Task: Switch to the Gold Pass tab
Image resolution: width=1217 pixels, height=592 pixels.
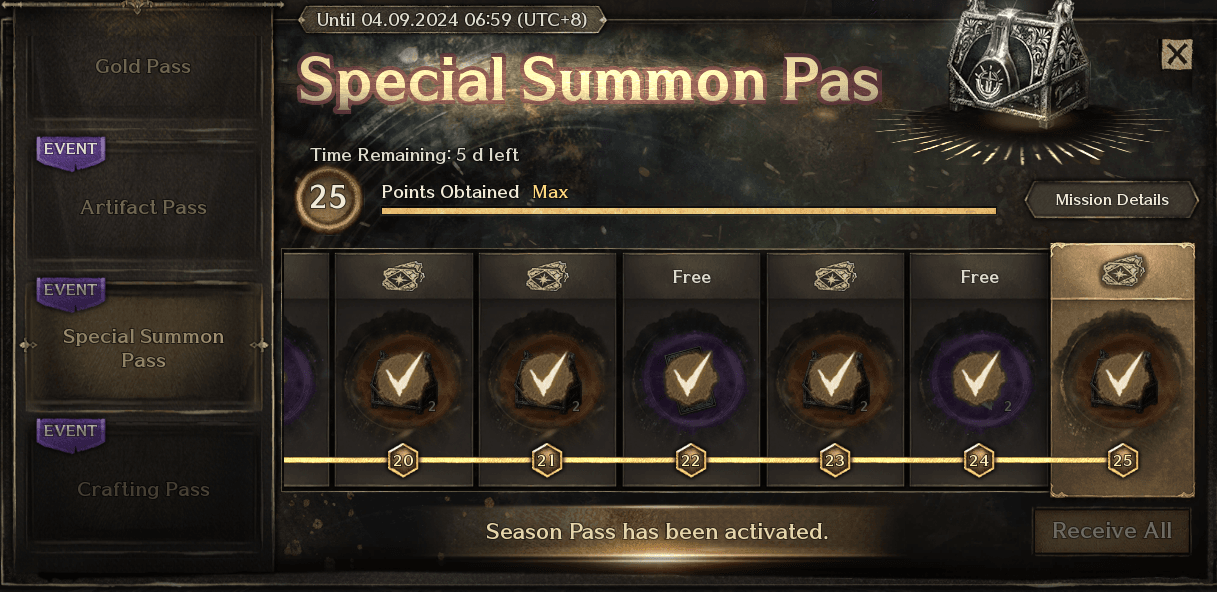Action: (x=143, y=67)
